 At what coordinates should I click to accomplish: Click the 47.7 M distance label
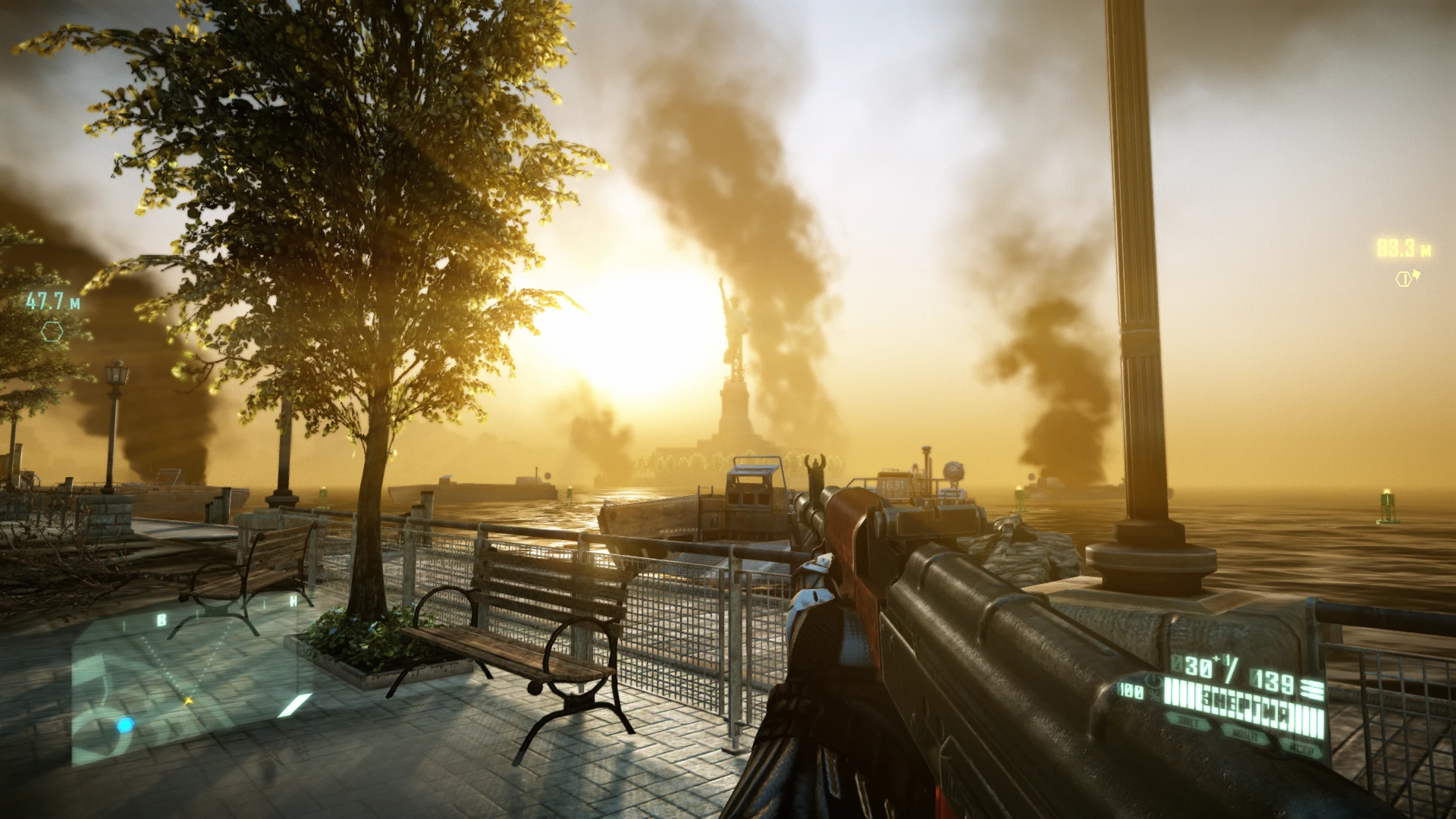(x=52, y=300)
